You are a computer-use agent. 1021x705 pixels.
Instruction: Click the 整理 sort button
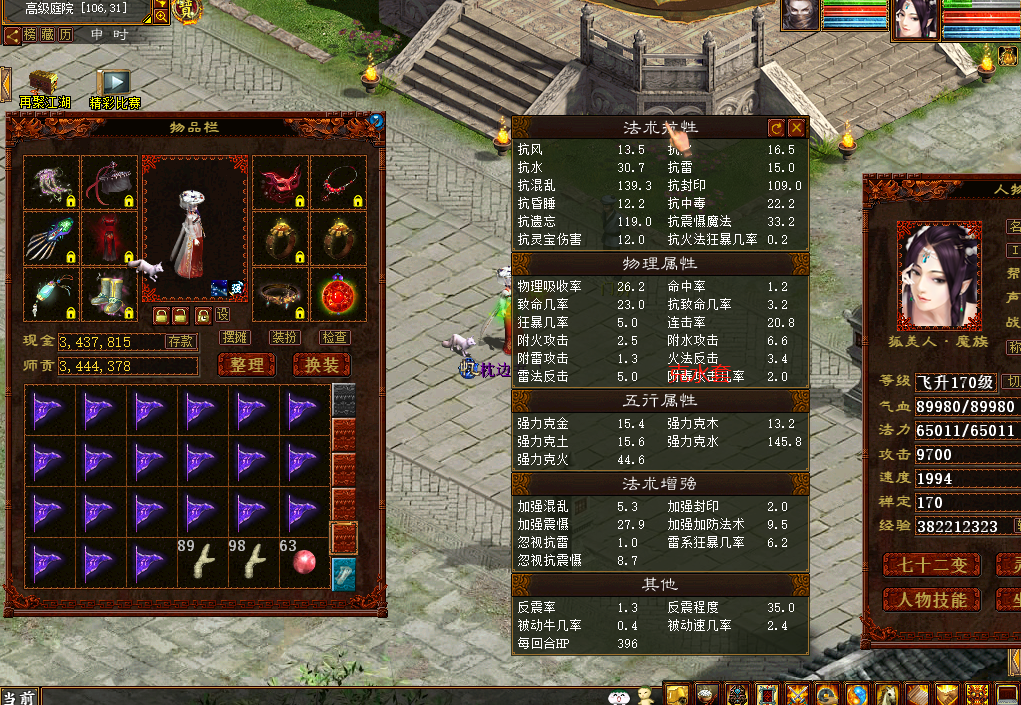[247, 365]
